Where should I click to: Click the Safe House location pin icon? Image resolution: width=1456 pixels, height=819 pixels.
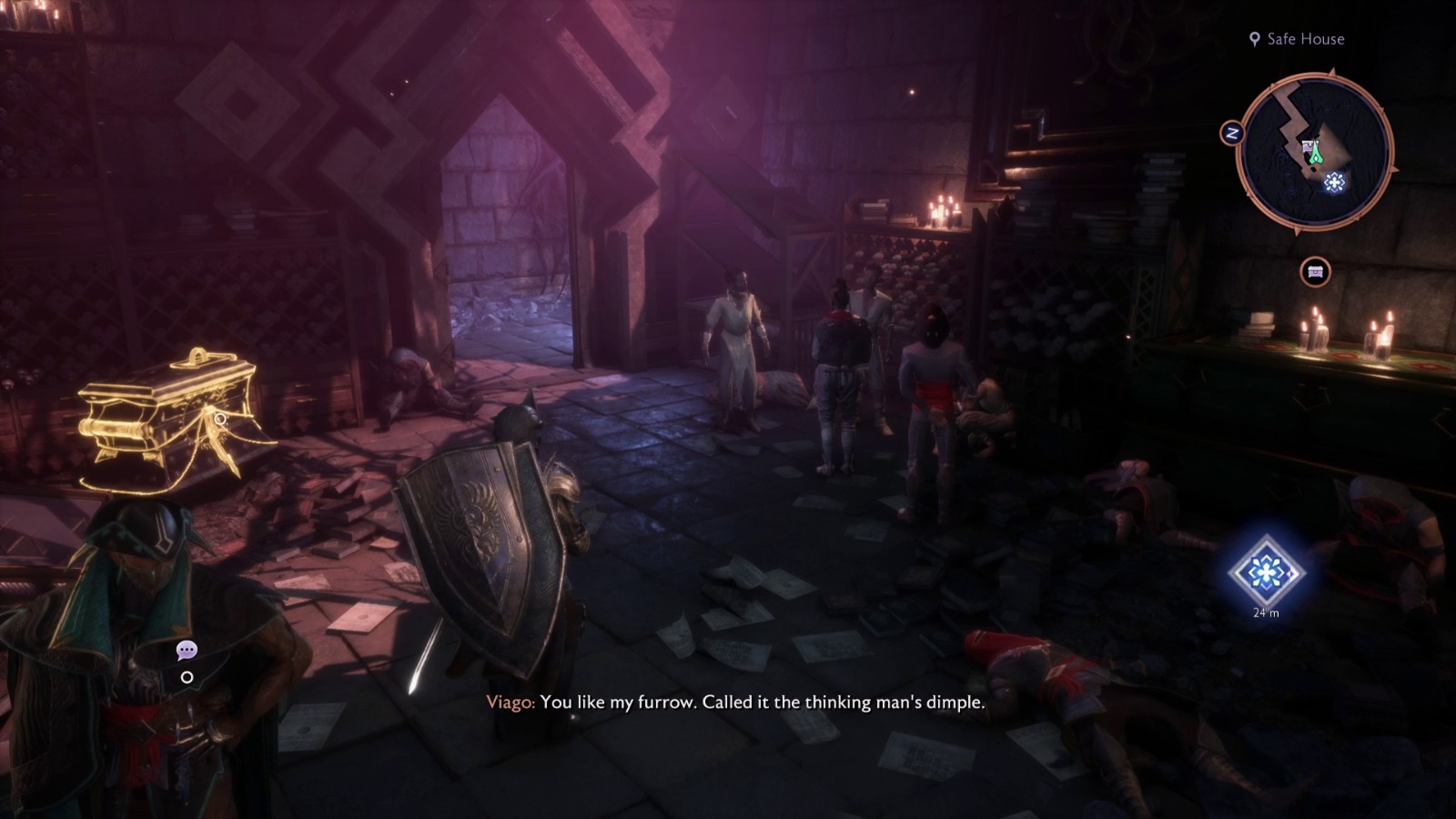click(1255, 38)
